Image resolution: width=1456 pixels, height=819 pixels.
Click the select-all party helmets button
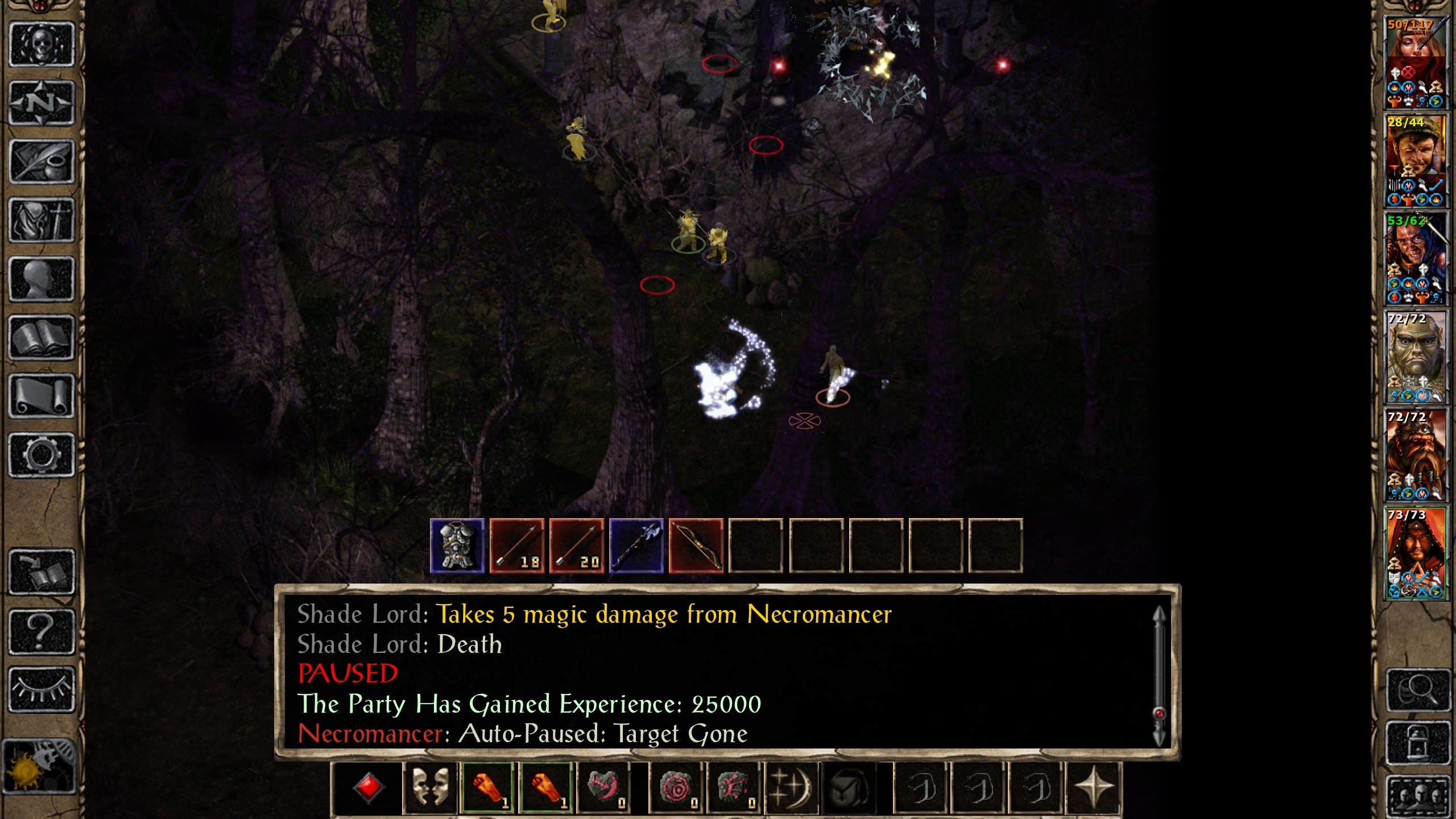coord(1417,796)
